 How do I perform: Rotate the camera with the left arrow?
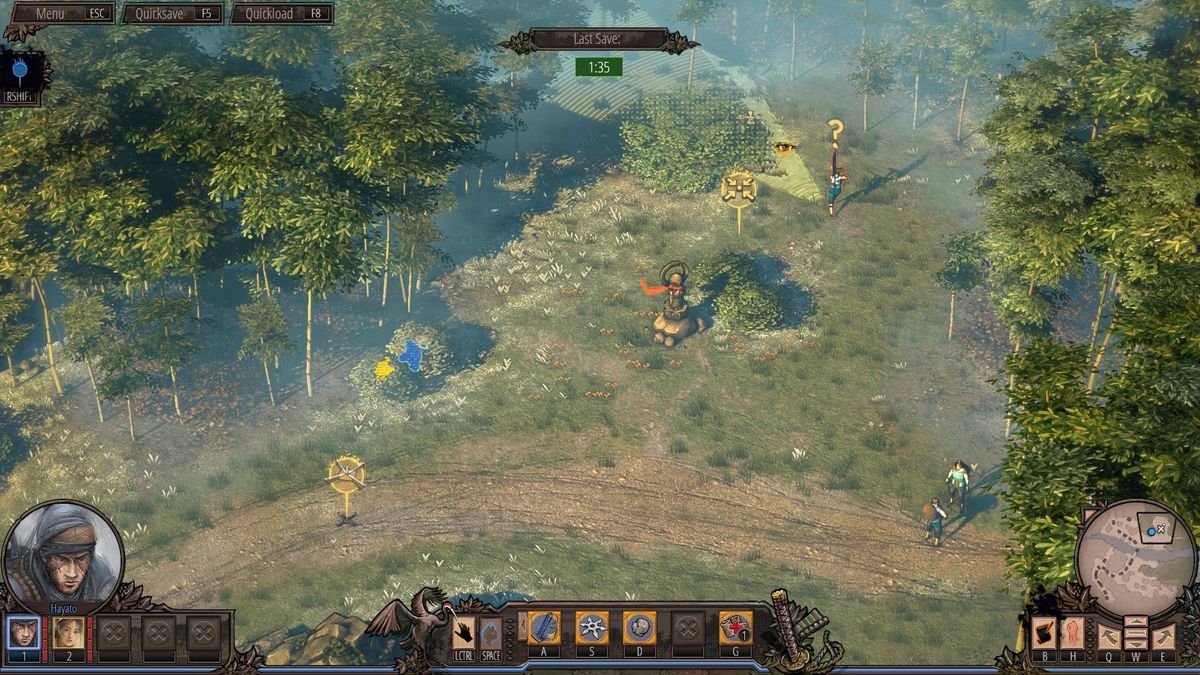(x=1109, y=637)
